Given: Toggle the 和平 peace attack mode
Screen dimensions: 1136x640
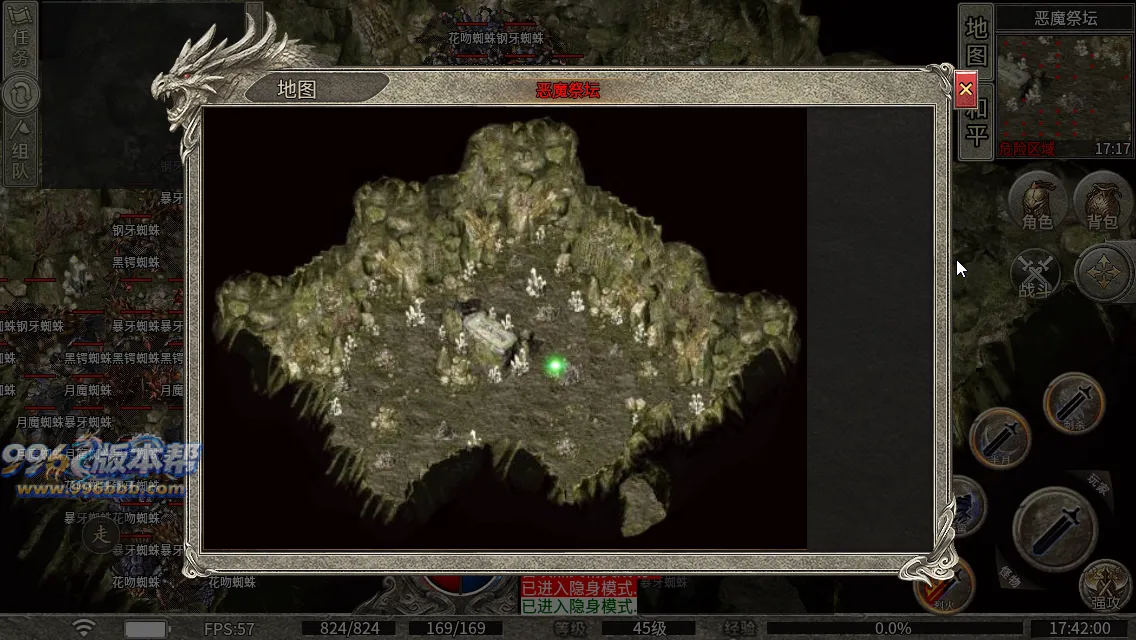Looking at the screenshot, I should [976, 122].
